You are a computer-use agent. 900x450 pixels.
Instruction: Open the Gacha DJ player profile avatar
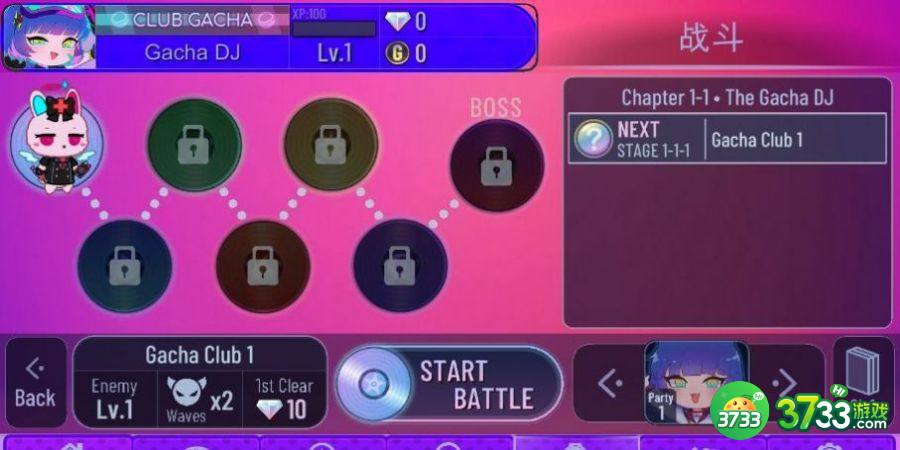(47, 36)
